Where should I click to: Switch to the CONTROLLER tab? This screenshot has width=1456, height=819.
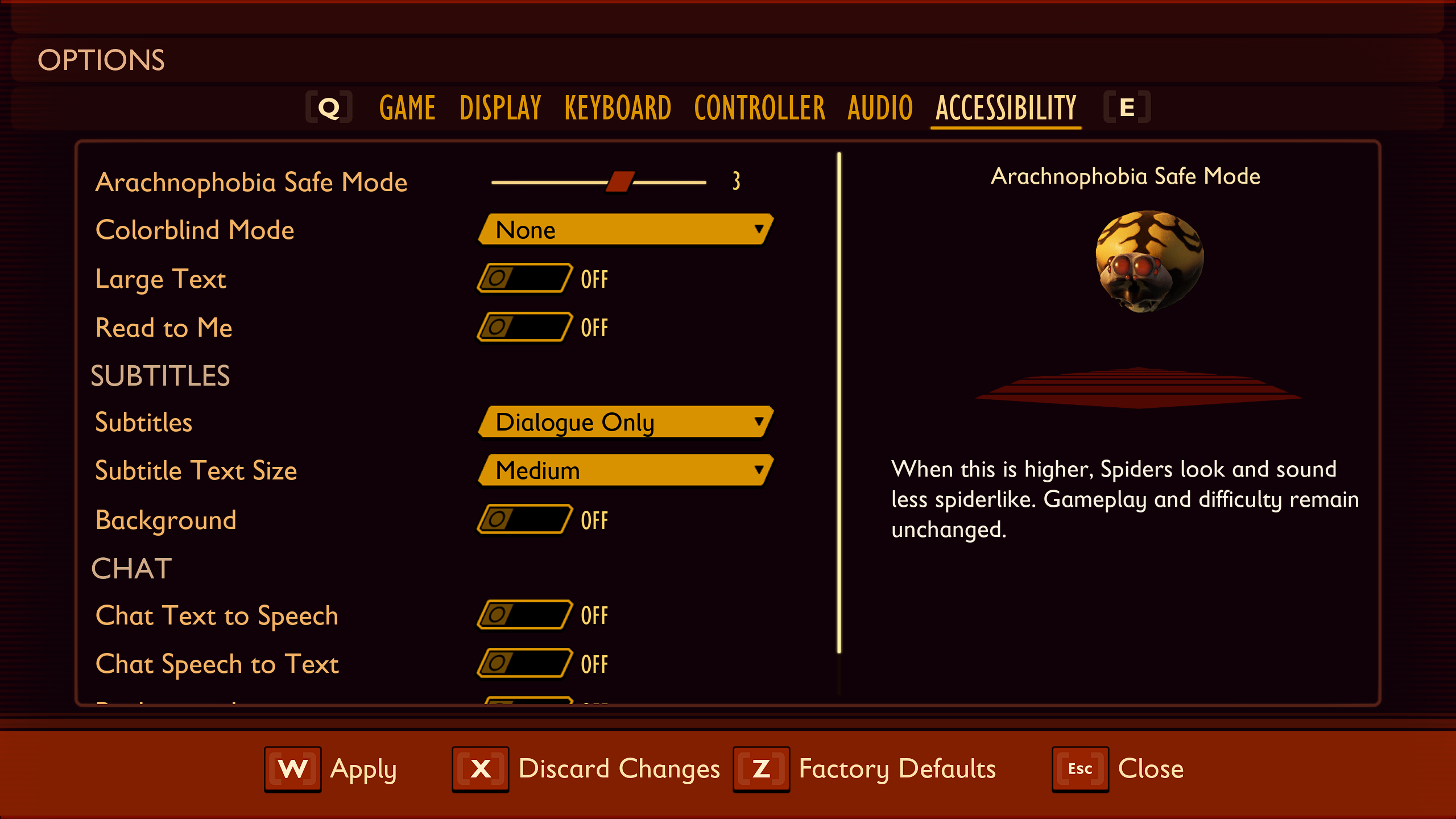(x=759, y=107)
